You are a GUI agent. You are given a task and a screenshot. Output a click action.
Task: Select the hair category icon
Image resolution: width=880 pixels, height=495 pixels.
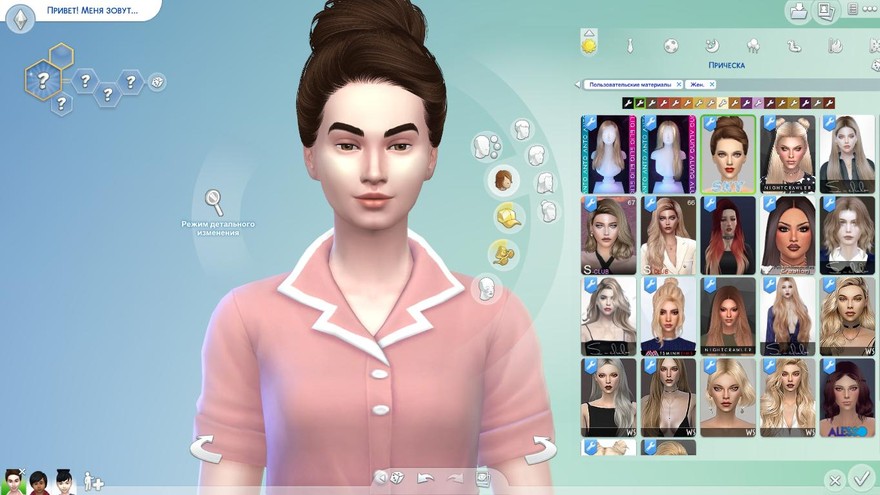(x=502, y=181)
